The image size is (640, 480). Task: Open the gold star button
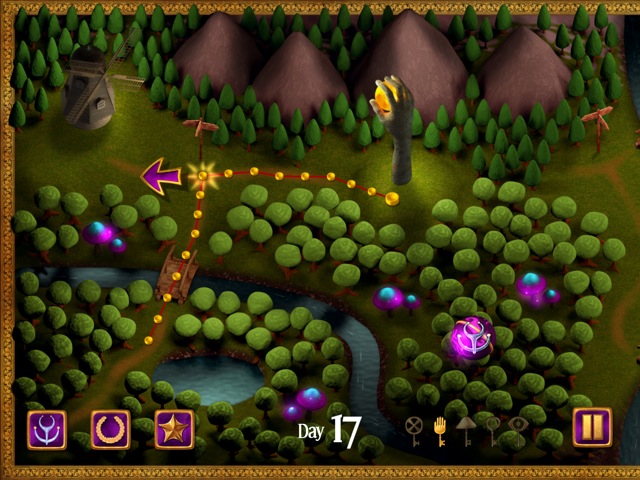(x=174, y=429)
